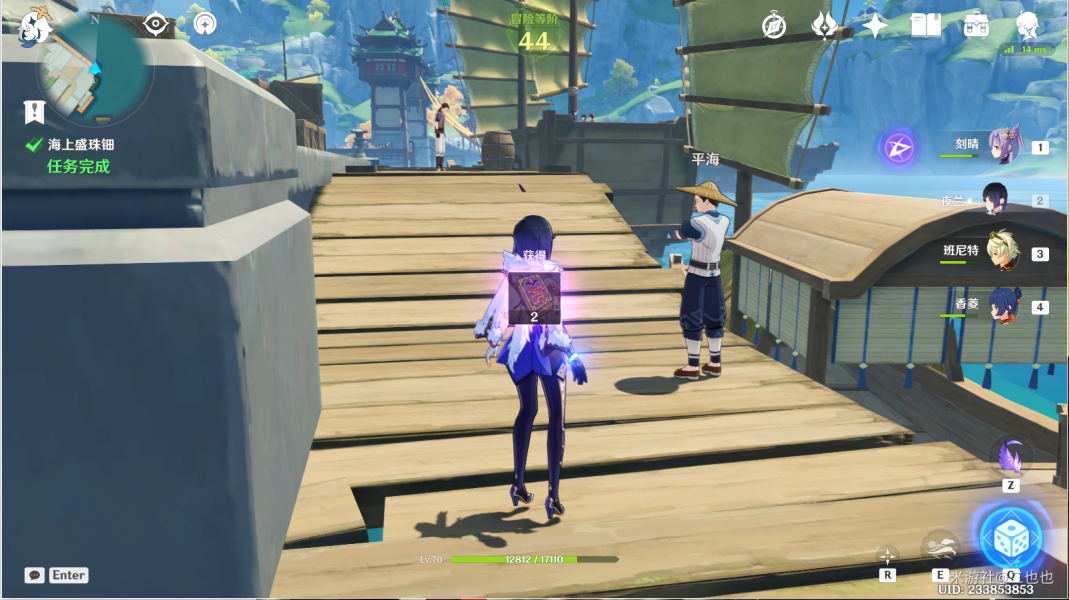Open the Wish star icon
Screen dimensions: 1069x600
(875, 26)
